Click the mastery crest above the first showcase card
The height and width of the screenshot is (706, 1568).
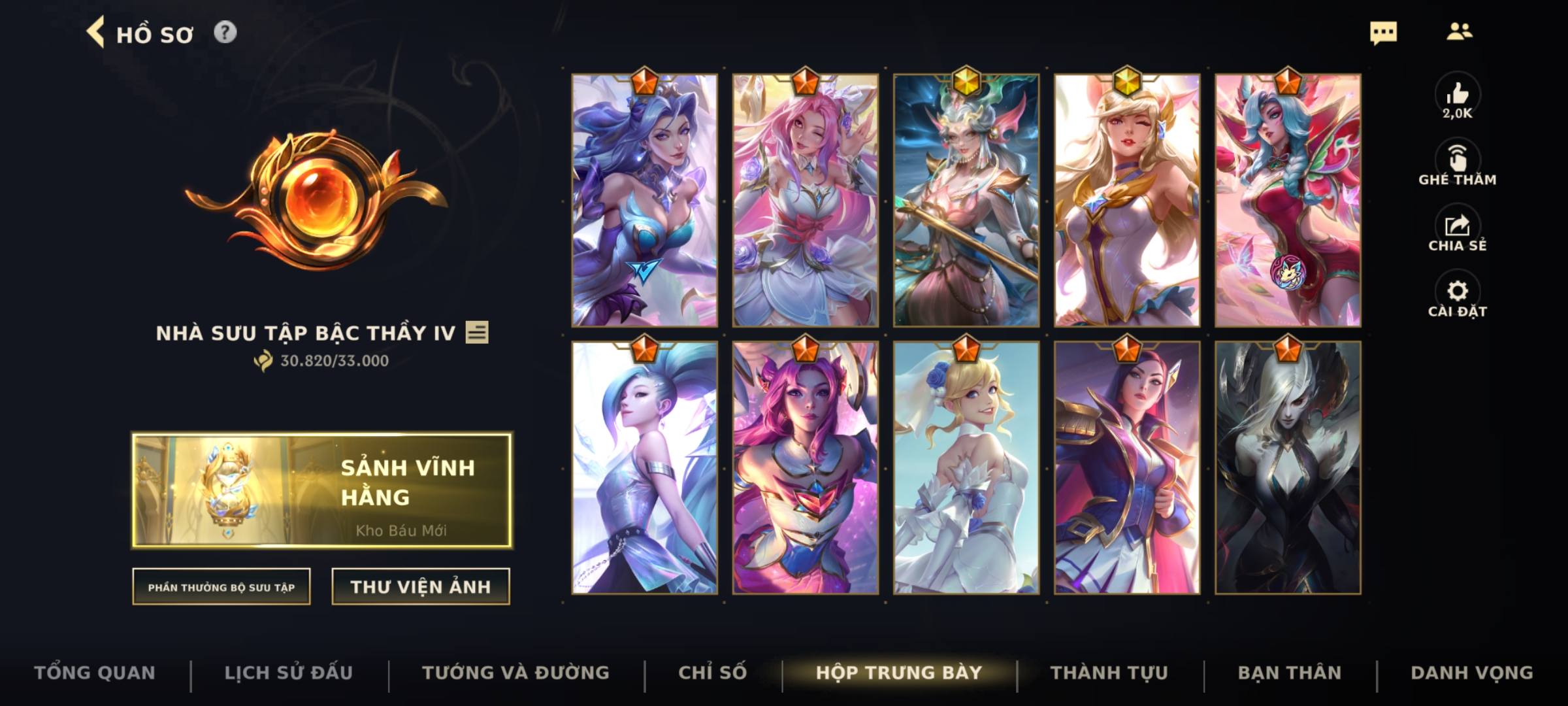click(x=644, y=80)
